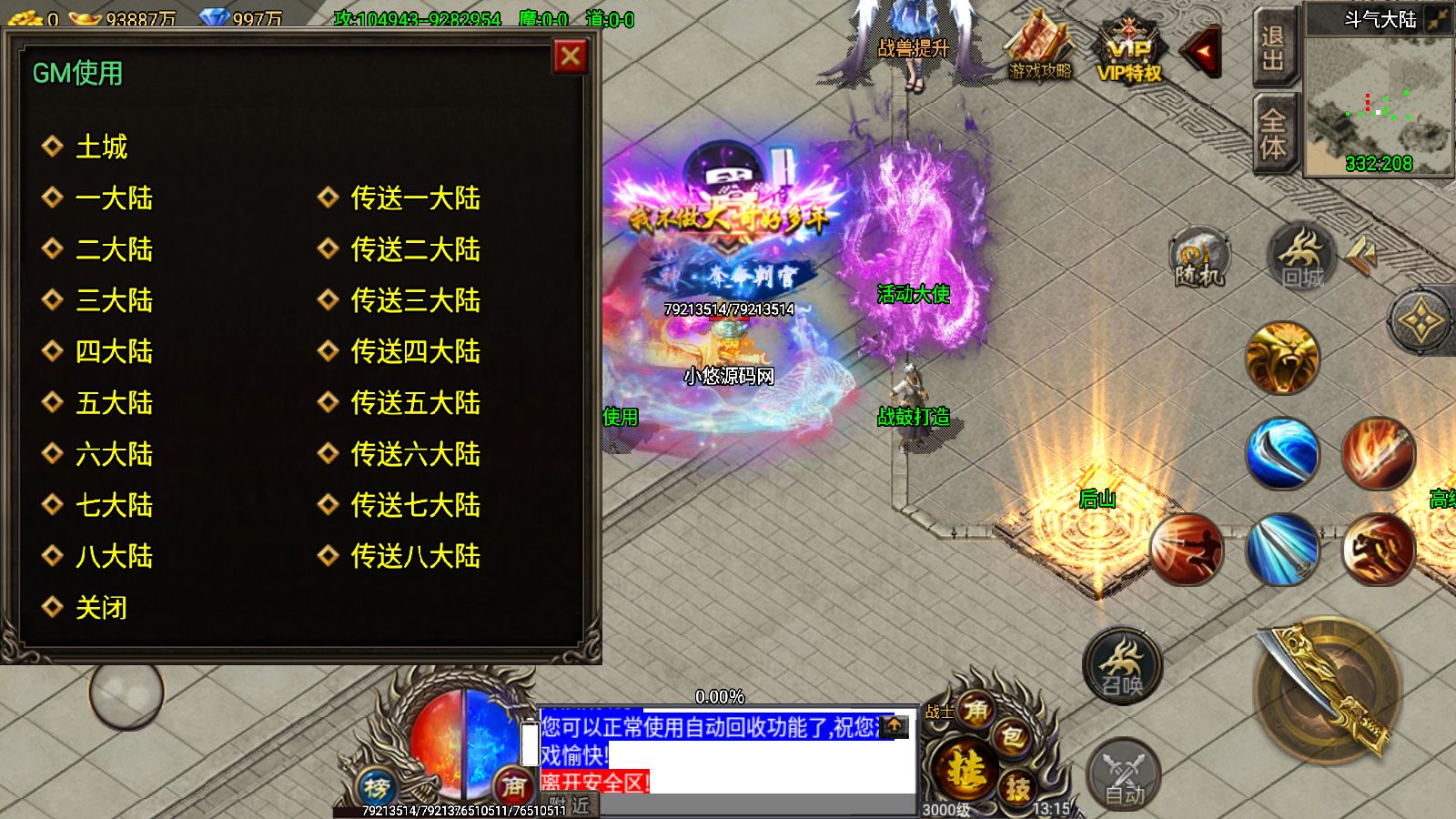
Task: Open the 游戏攻略 game guide icon
Action: pos(1040,50)
